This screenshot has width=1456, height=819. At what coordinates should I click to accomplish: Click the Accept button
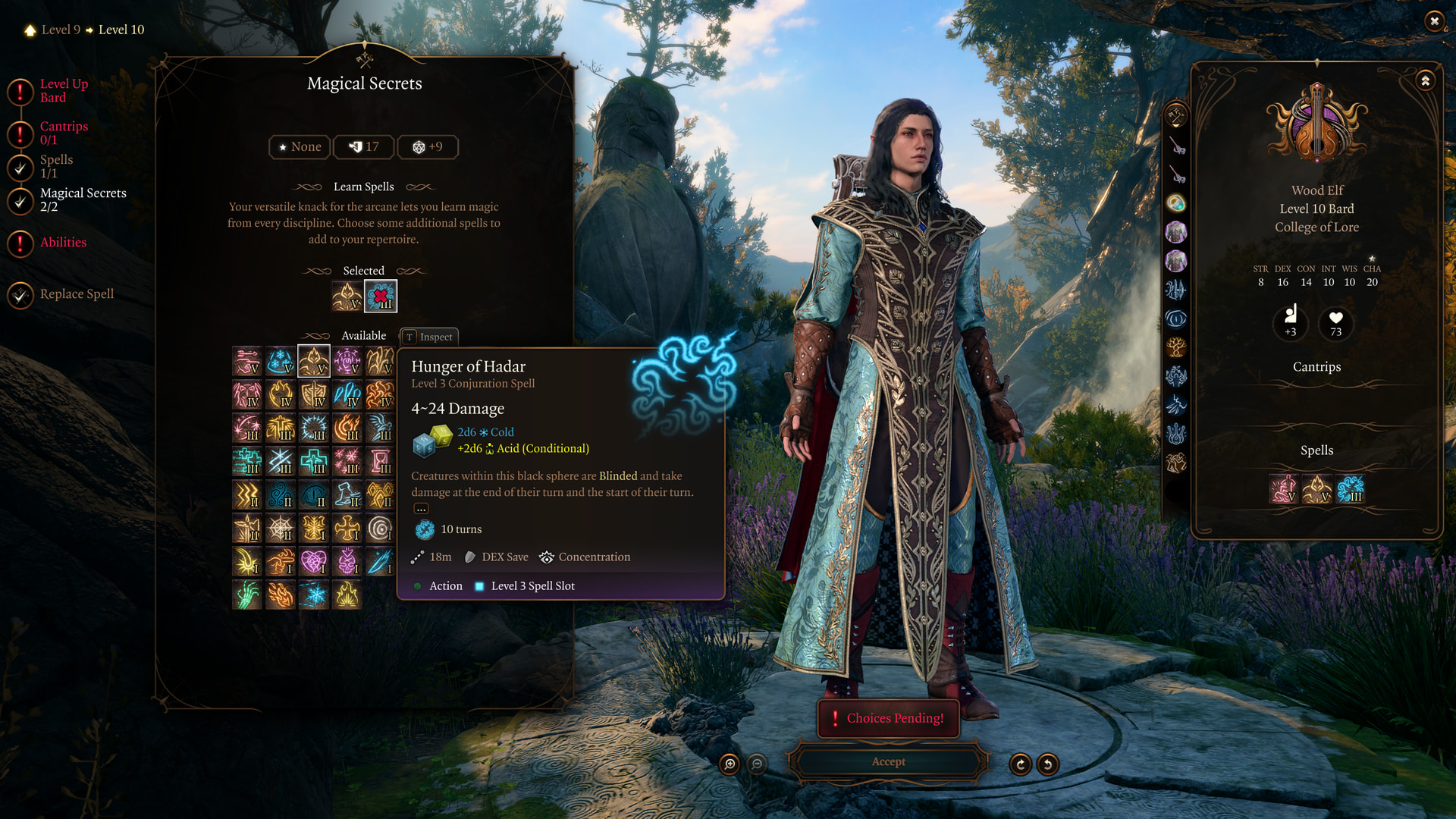pos(888,762)
